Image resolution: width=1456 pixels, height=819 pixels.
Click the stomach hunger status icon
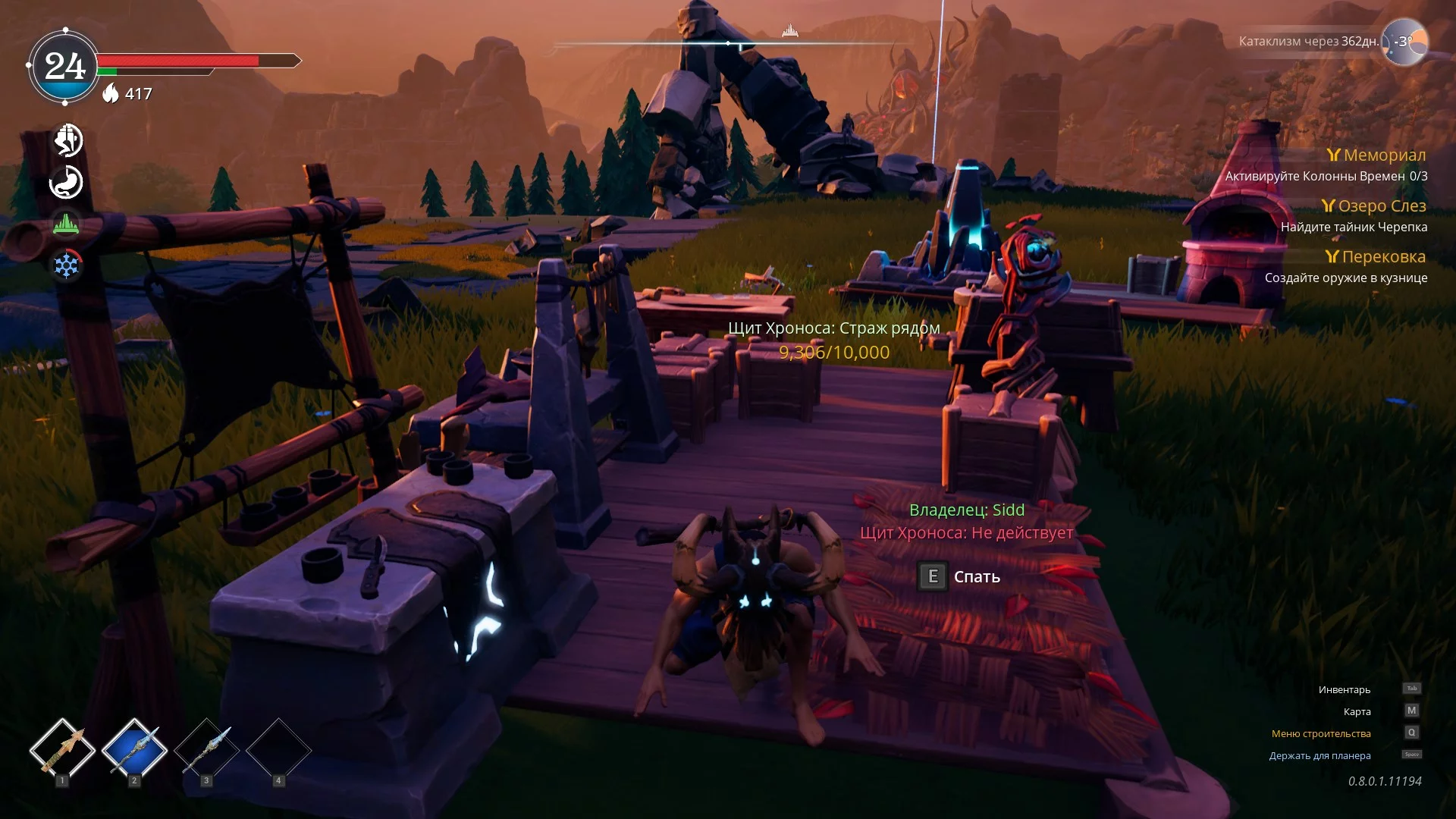pyautogui.click(x=67, y=183)
